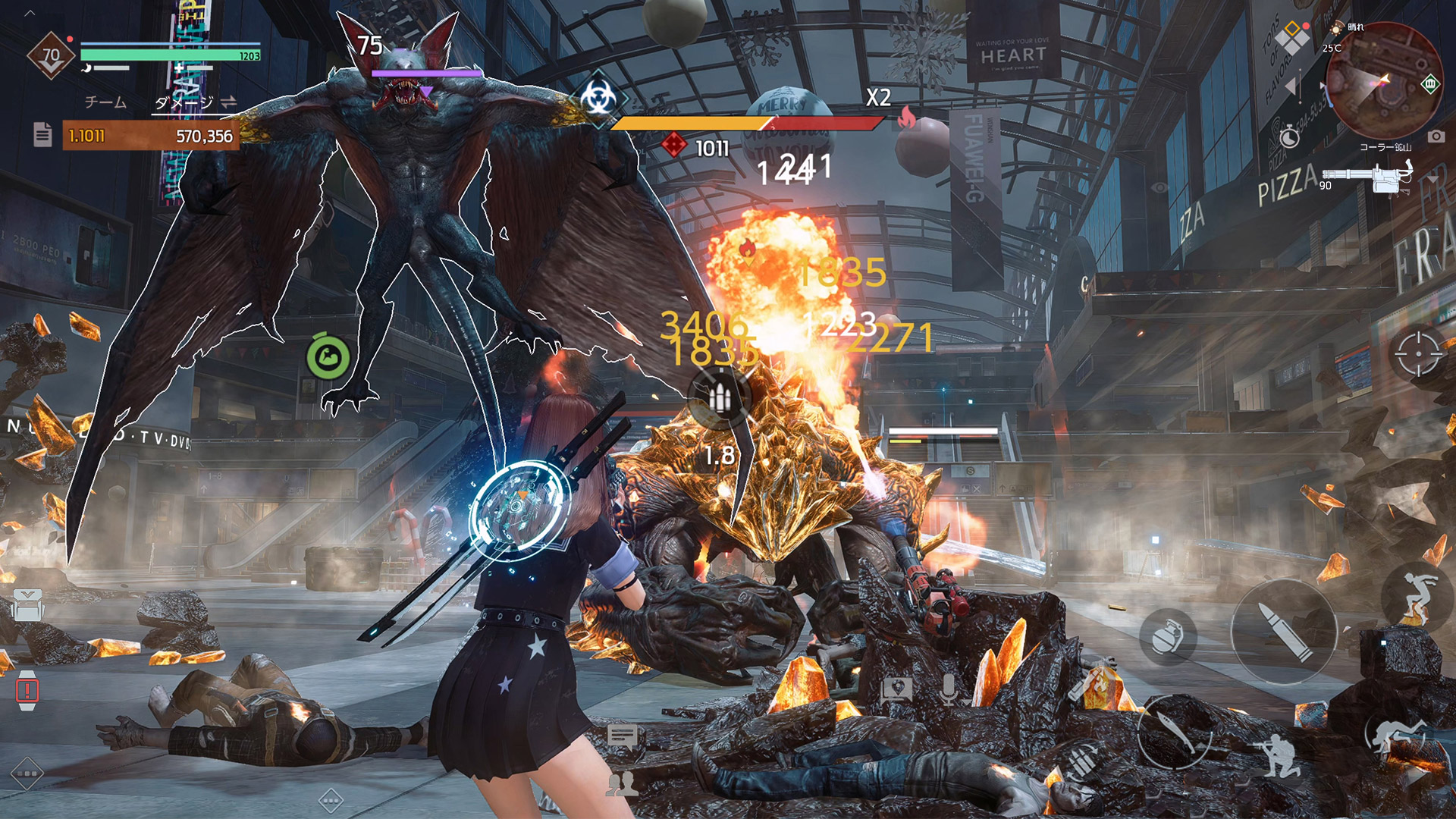
Task: Open the document log icon beside damage list
Action: tap(42, 135)
